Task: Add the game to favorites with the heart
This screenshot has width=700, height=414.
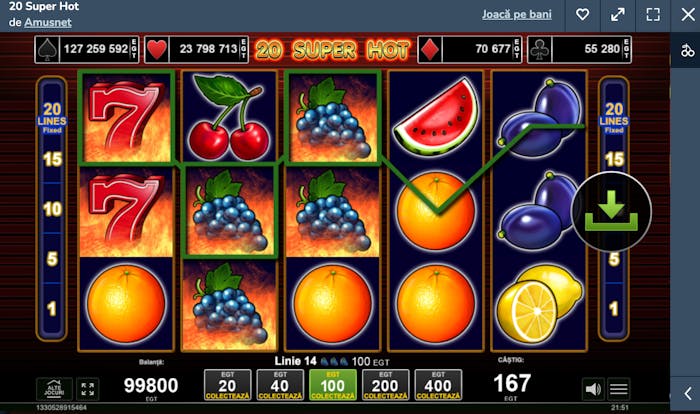Action: coord(583,15)
